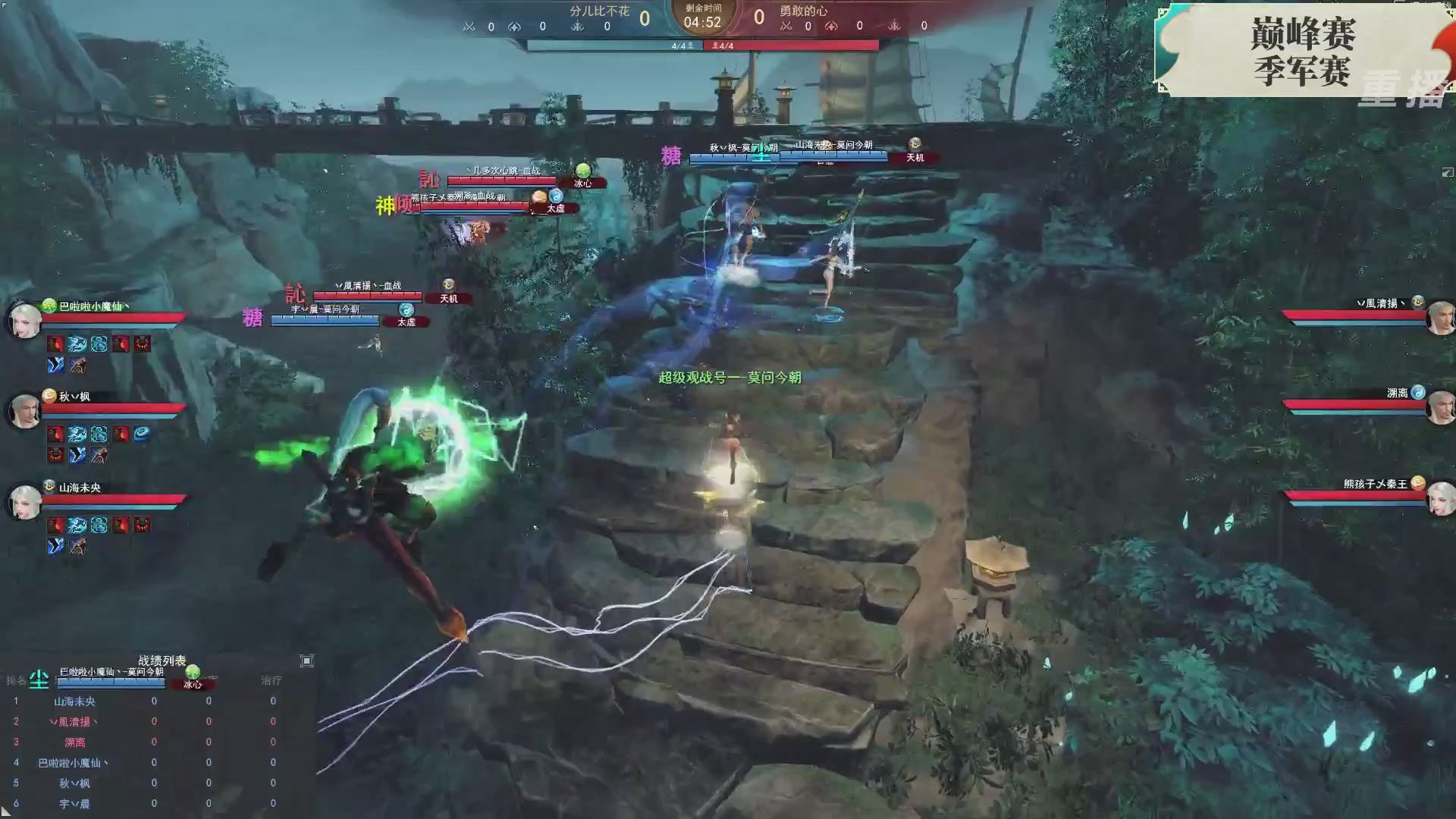The height and width of the screenshot is (819, 1456).
Task: Toggle the small screen icon at right edge
Action: coord(1447,173)
